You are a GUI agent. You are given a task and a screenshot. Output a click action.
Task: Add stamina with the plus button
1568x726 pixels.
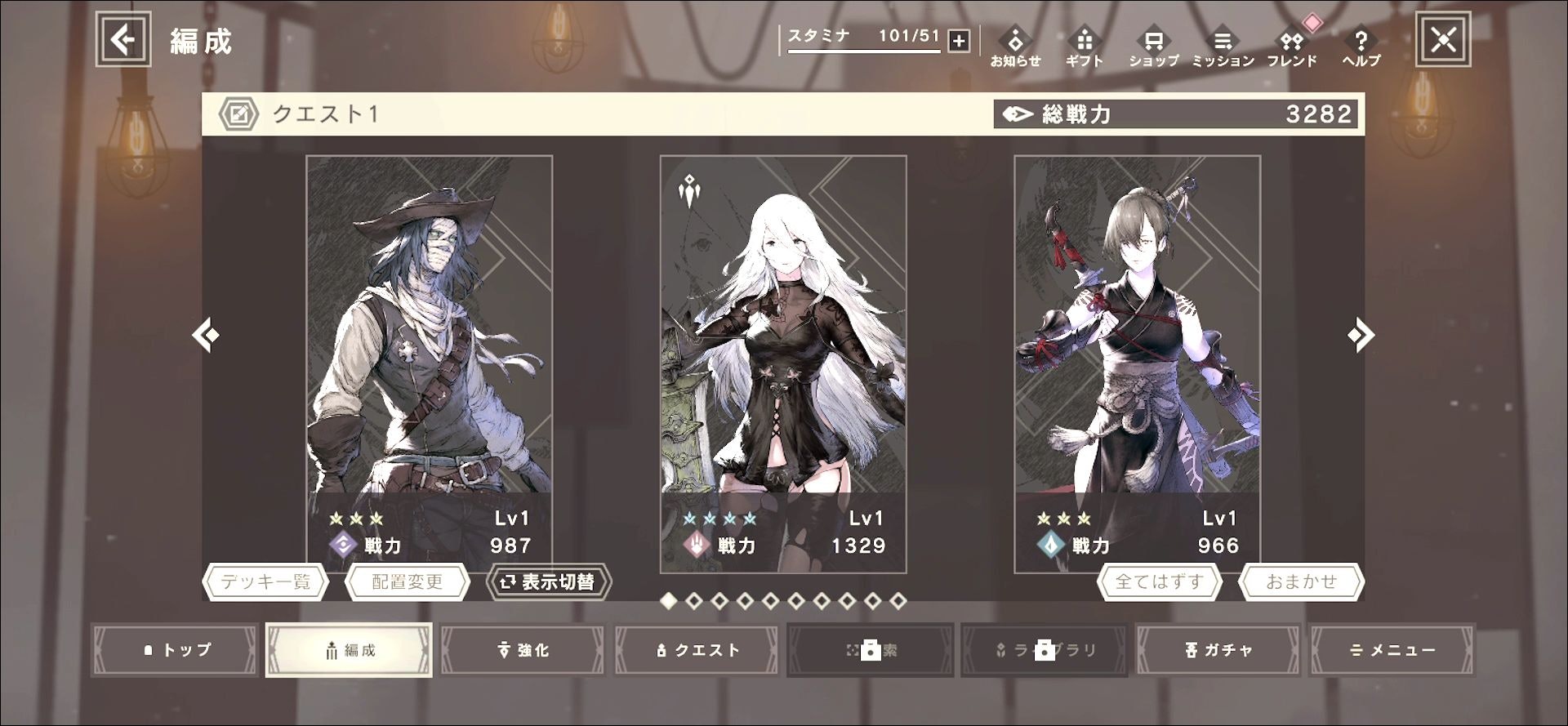[959, 40]
